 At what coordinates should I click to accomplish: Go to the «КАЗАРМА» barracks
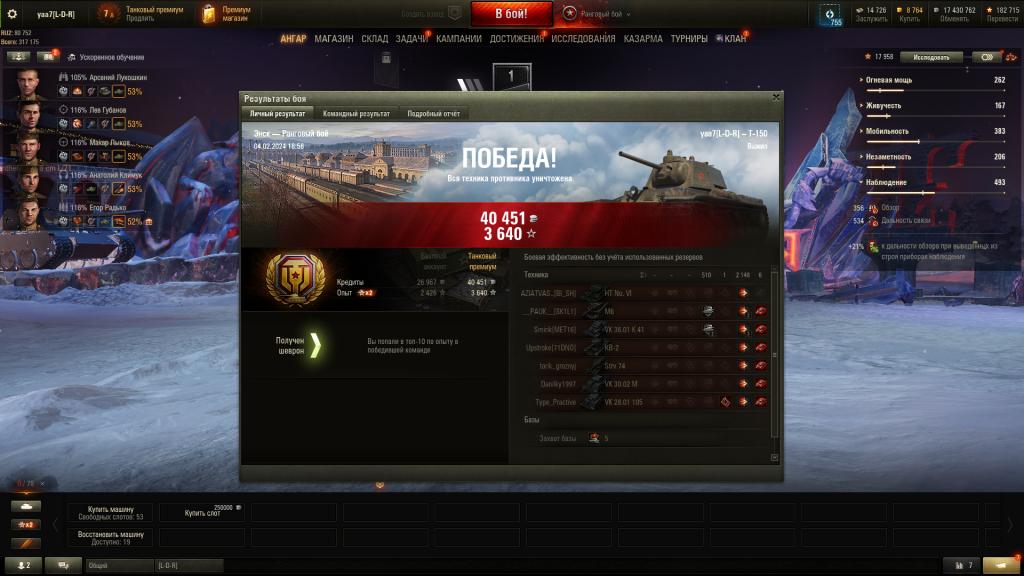[643, 39]
